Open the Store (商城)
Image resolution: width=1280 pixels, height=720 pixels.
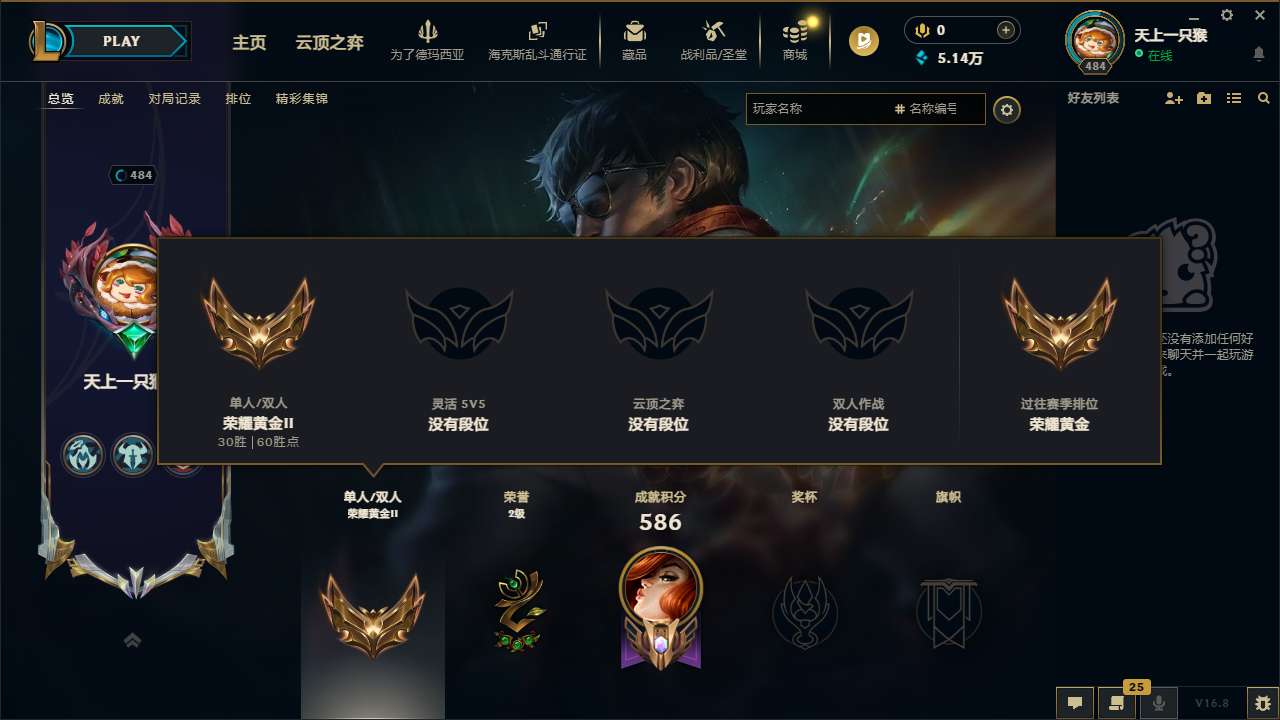tap(795, 40)
